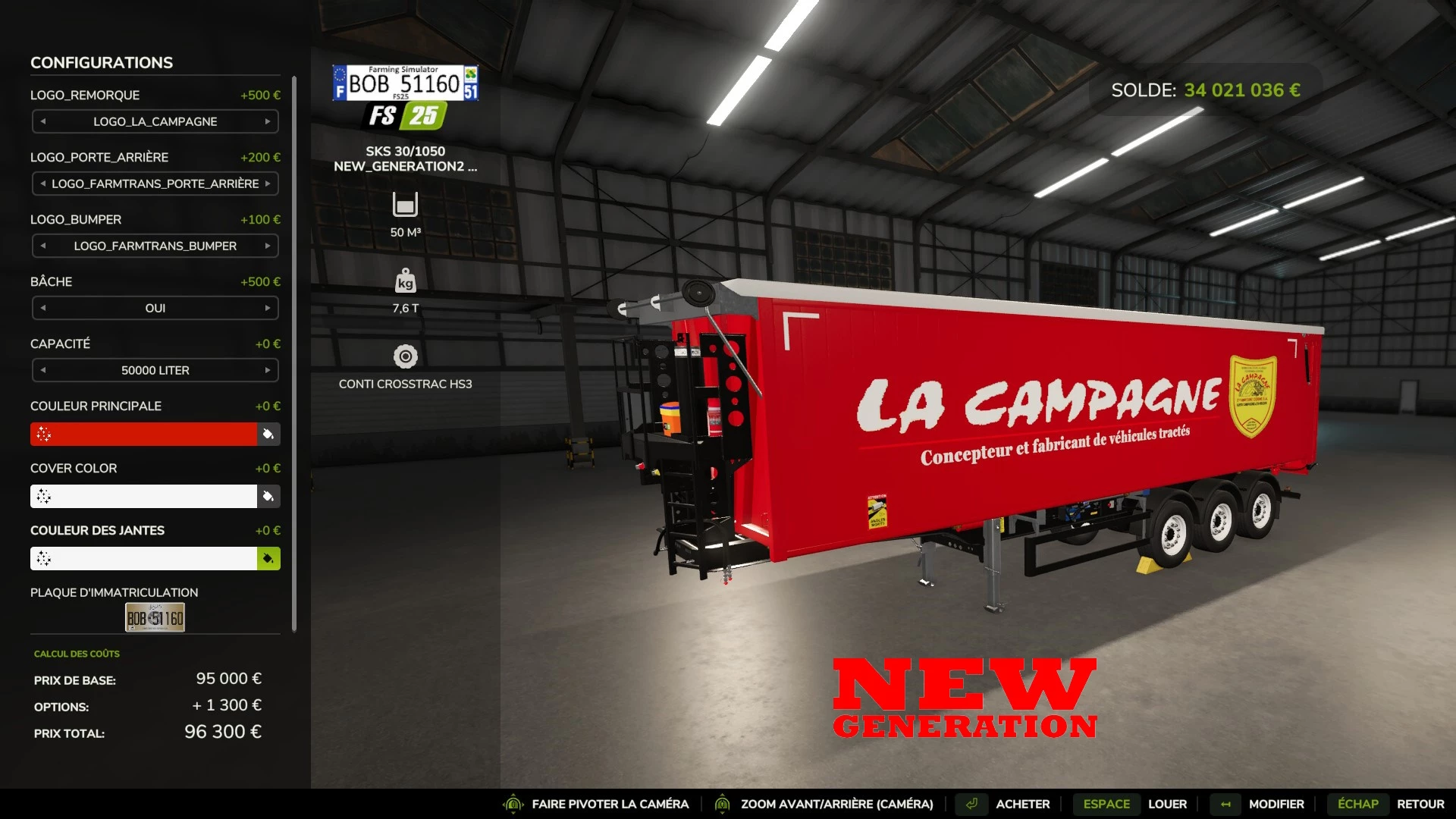Click the ZOOM AVANT/ARRIÈRE camera icon

click(721, 804)
